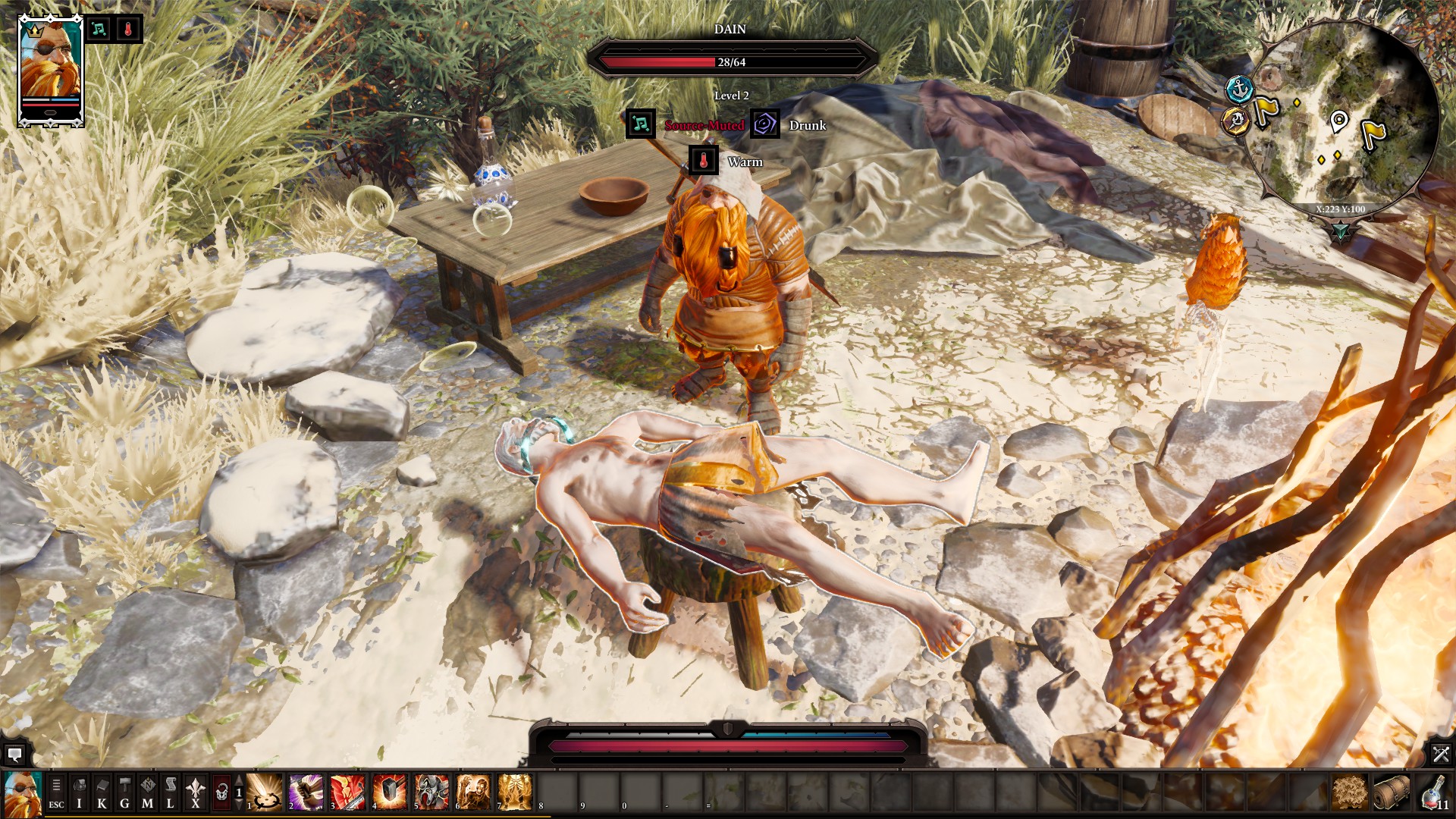
Task: Use the red potion with count 11
Action: click(x=1433, y=792)
